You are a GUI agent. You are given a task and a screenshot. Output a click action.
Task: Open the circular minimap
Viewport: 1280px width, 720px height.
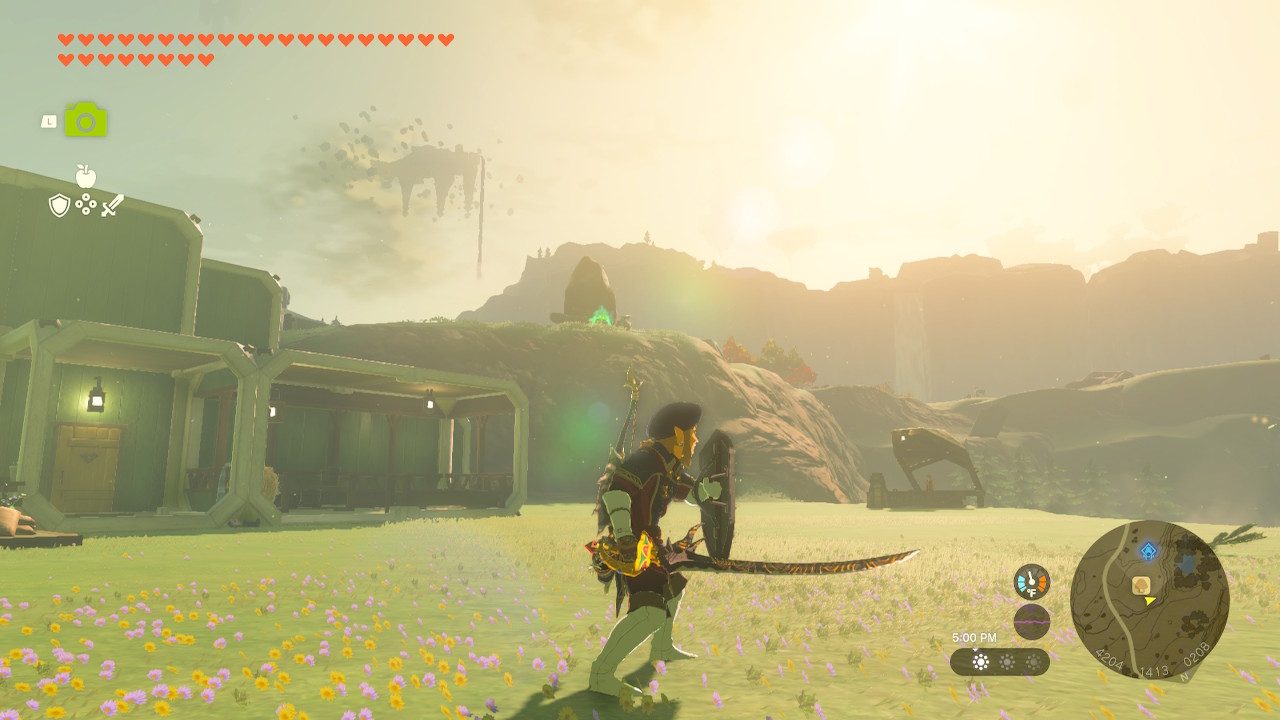point(1149,600)
